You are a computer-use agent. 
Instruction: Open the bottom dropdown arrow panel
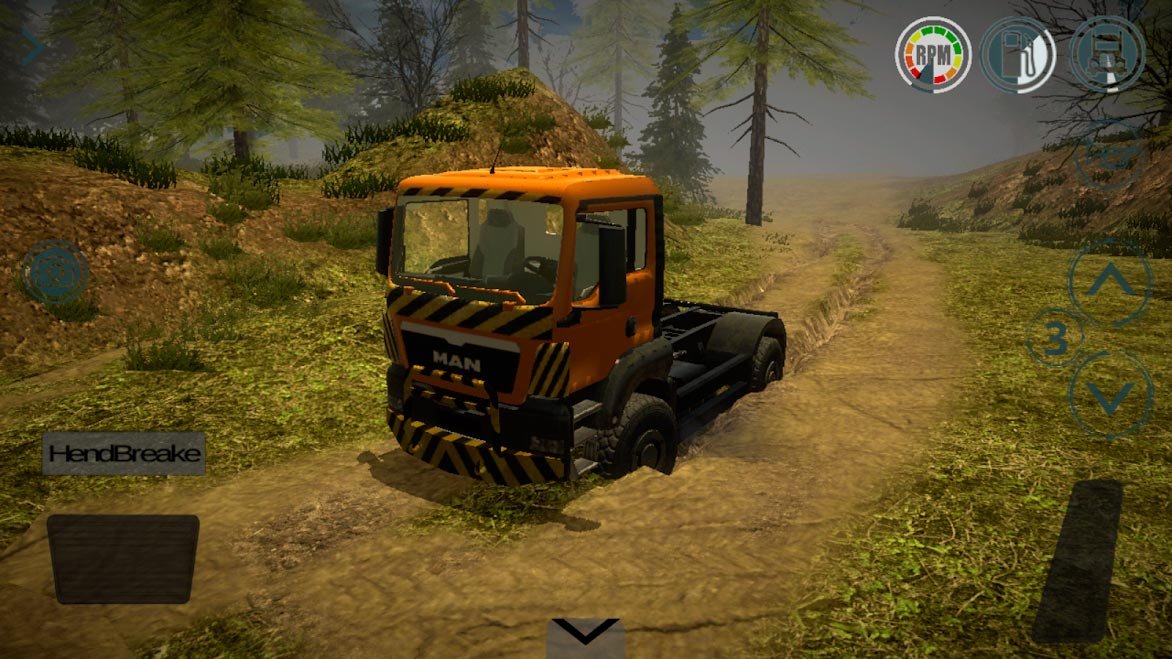tap(587, 636)
